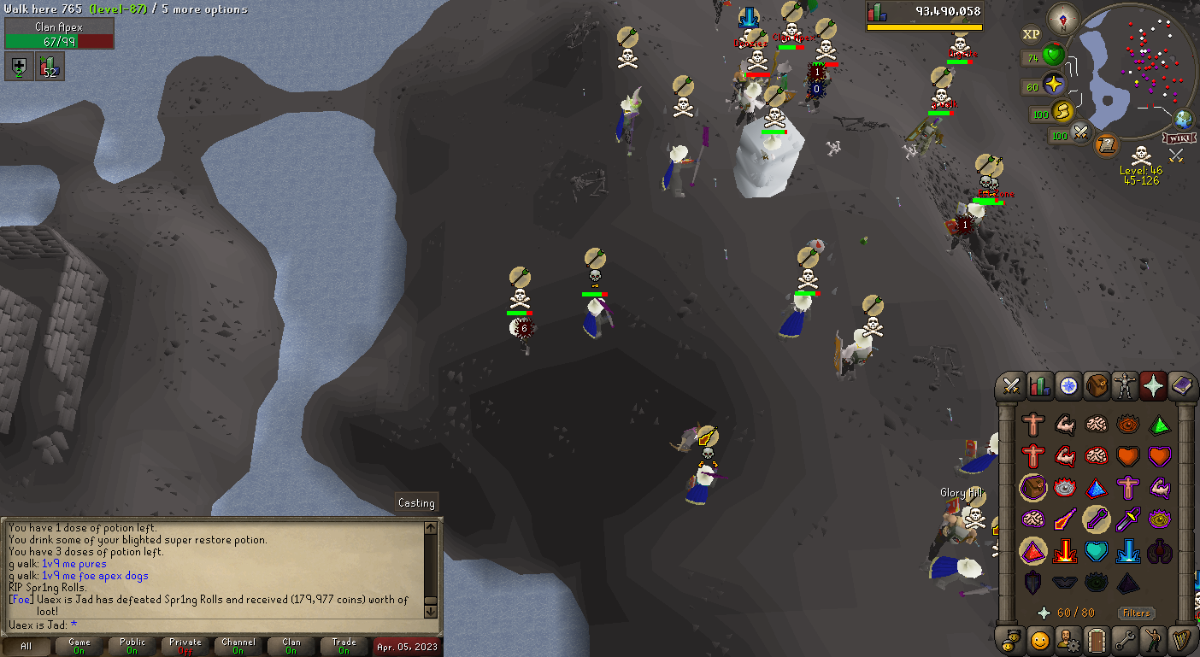Open the Wiki lookup button
The width and height of the screenshot is (1200, 657).
[x=1180, y=138]
